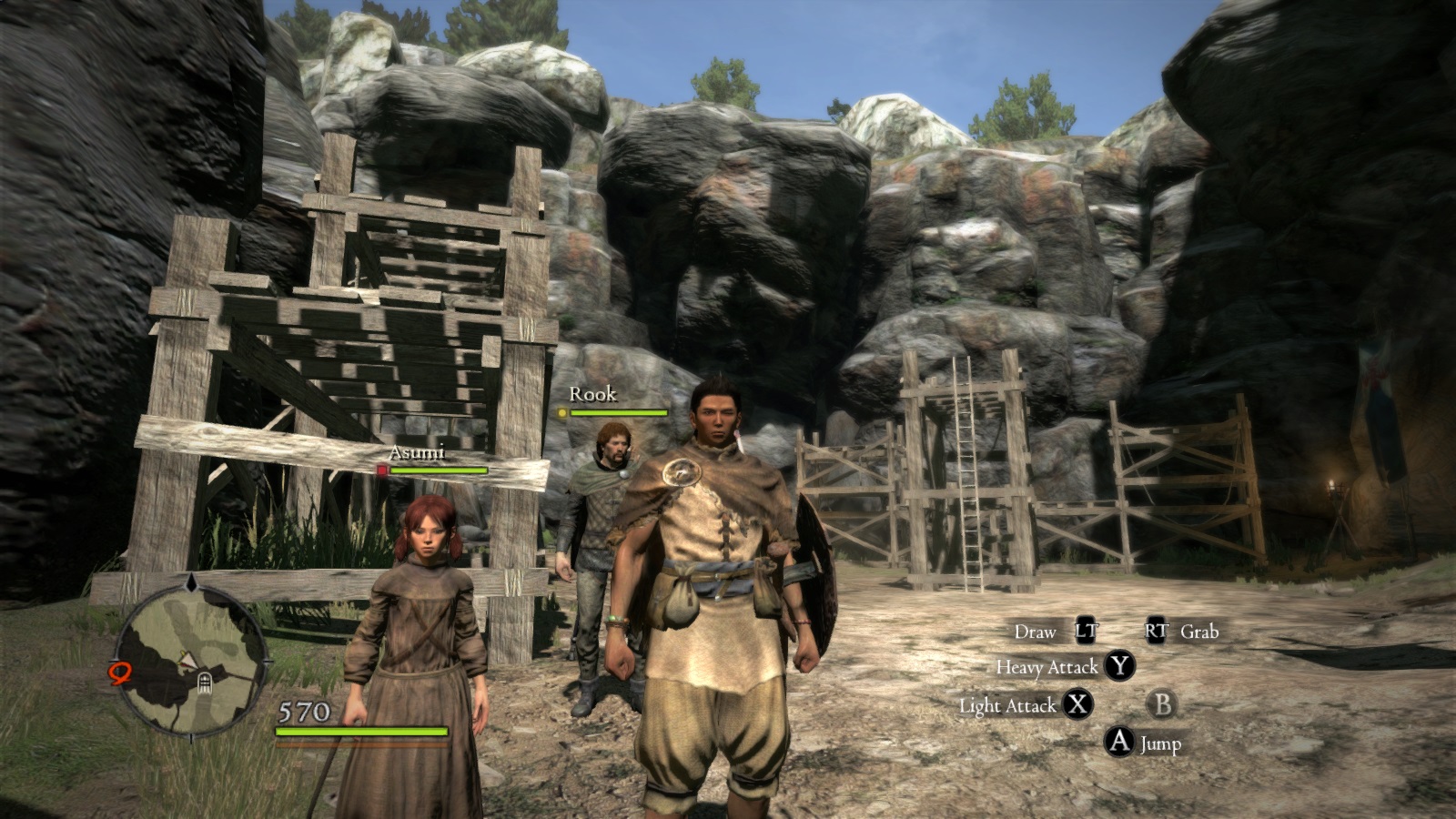Select the red quest marker on minimap
This screenshot has height=819, width=1456.
point(120,673)
